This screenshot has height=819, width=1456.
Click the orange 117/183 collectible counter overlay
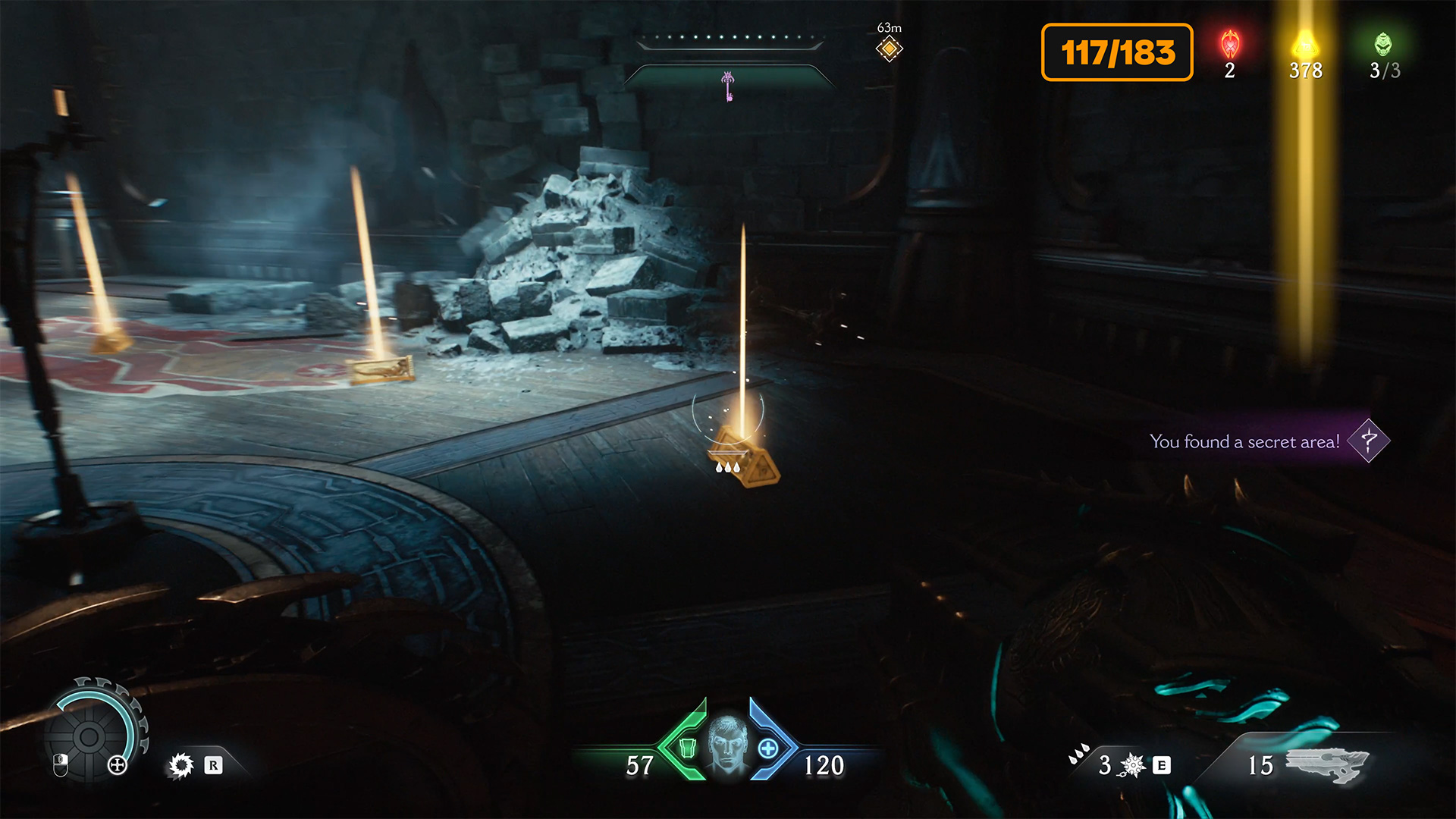(x=1117, y=52)
